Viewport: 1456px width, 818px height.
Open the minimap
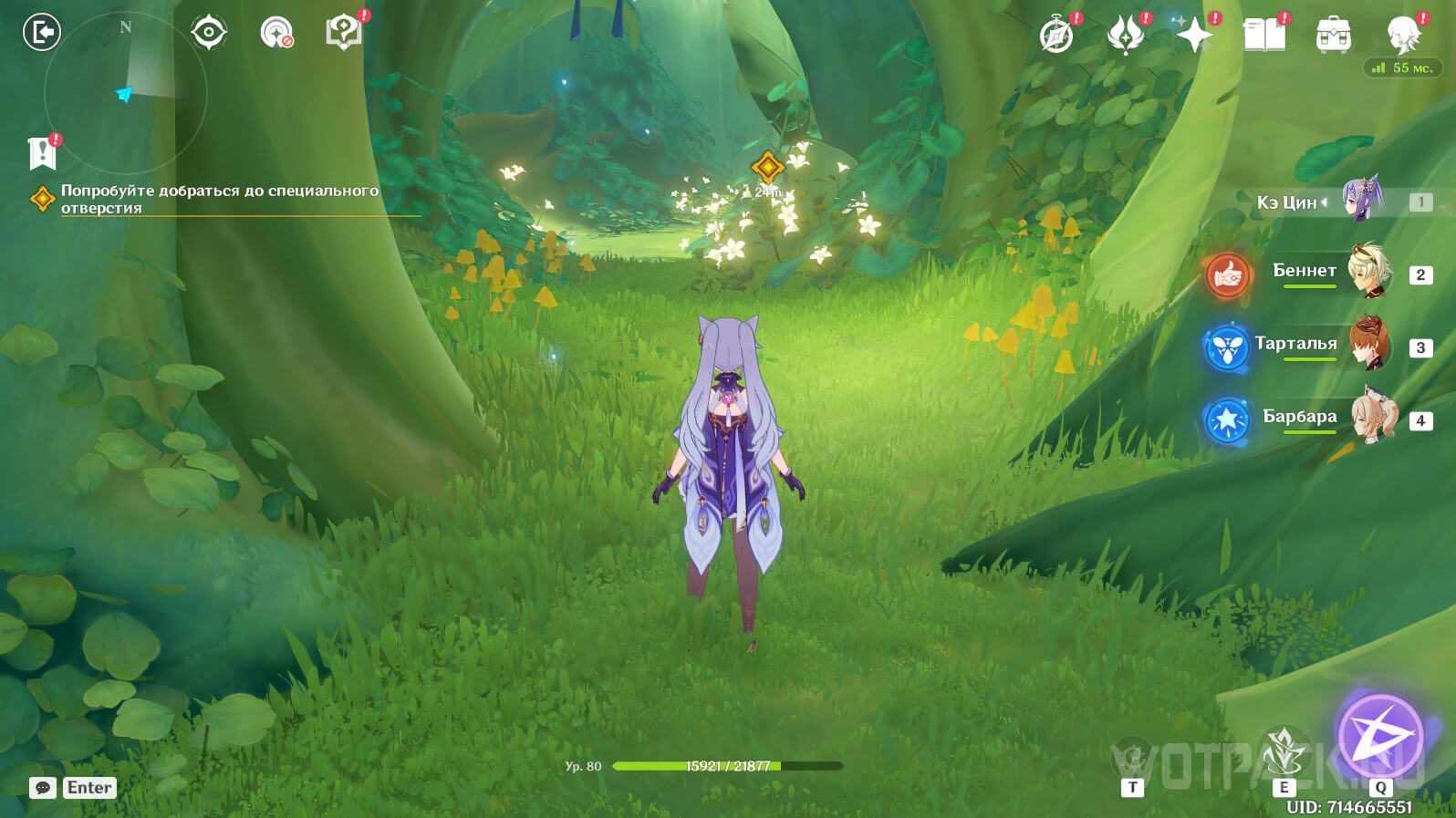(x=126, y=91)
